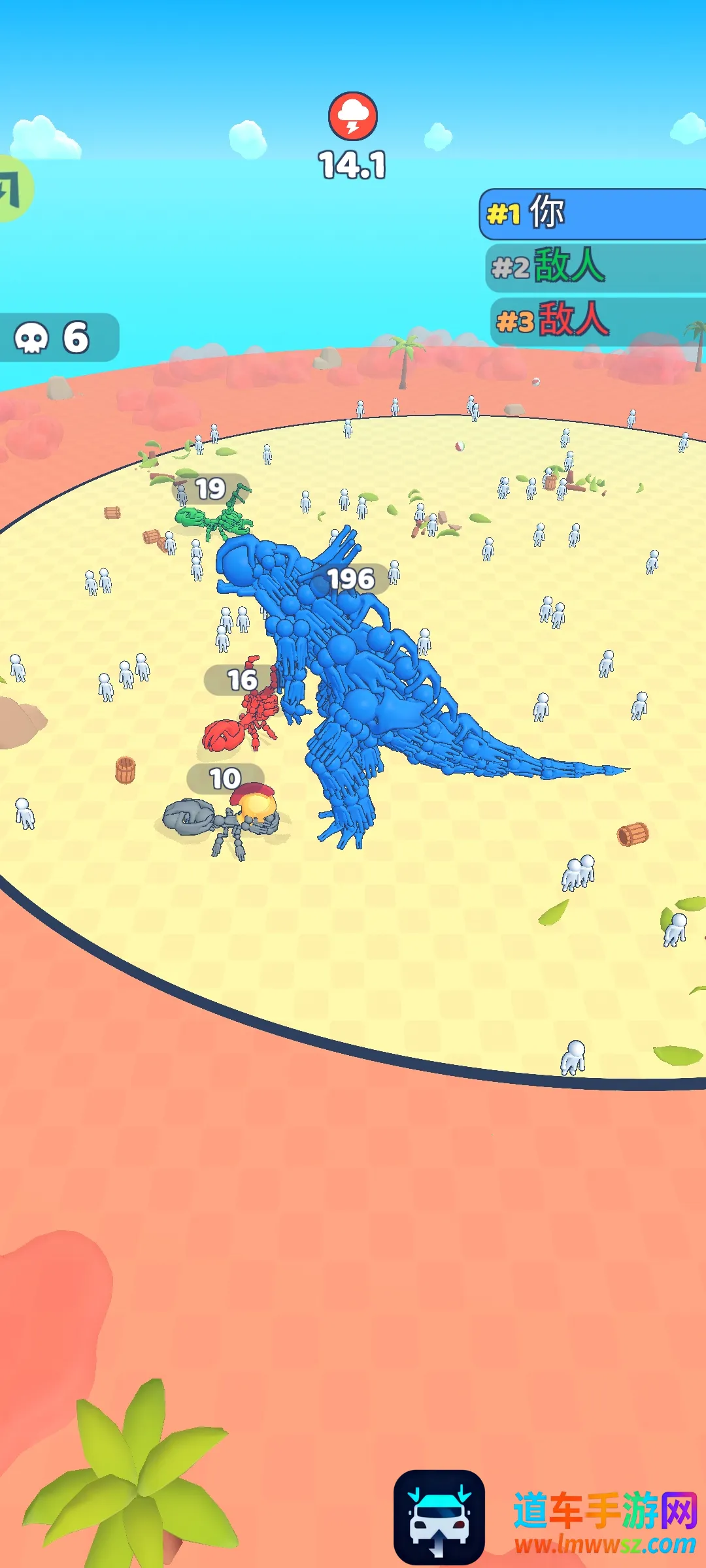Select the #1 你 leaderboard row

(x=594, y=214)
